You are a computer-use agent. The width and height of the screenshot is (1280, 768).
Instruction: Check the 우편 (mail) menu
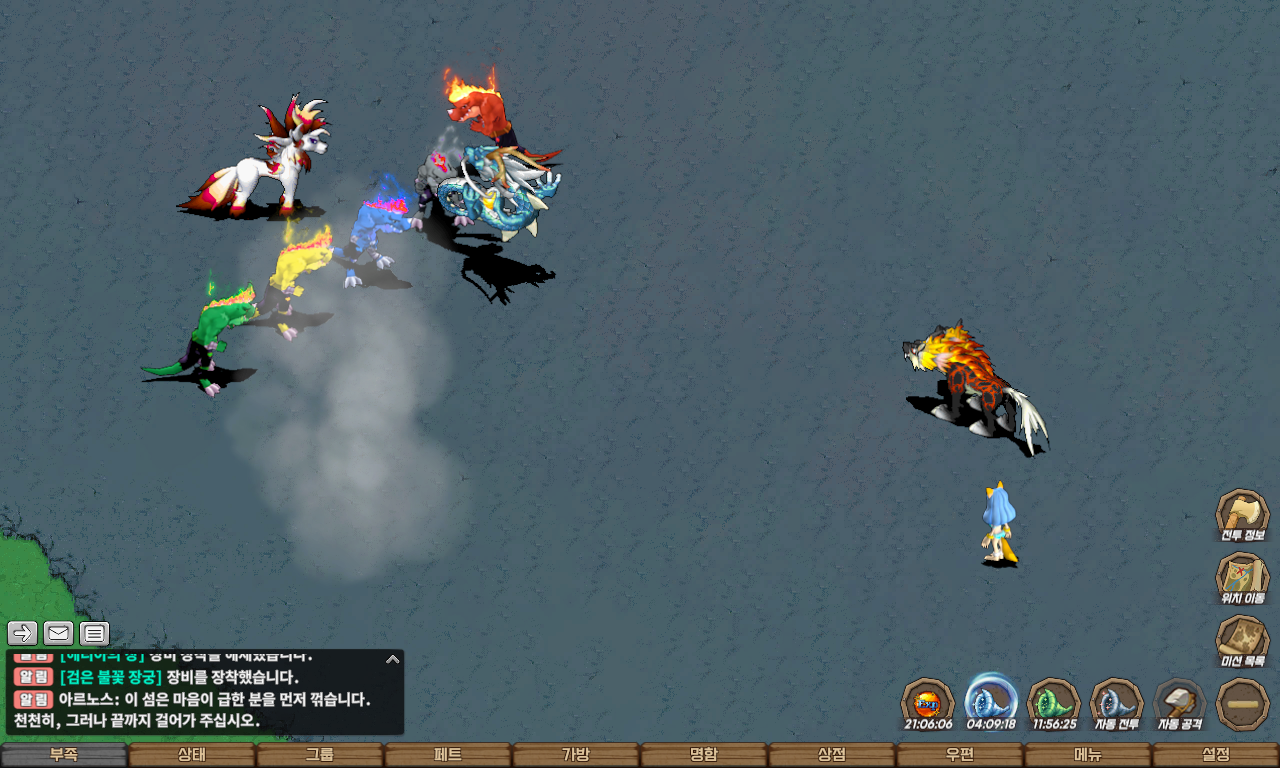coord(960,755)
